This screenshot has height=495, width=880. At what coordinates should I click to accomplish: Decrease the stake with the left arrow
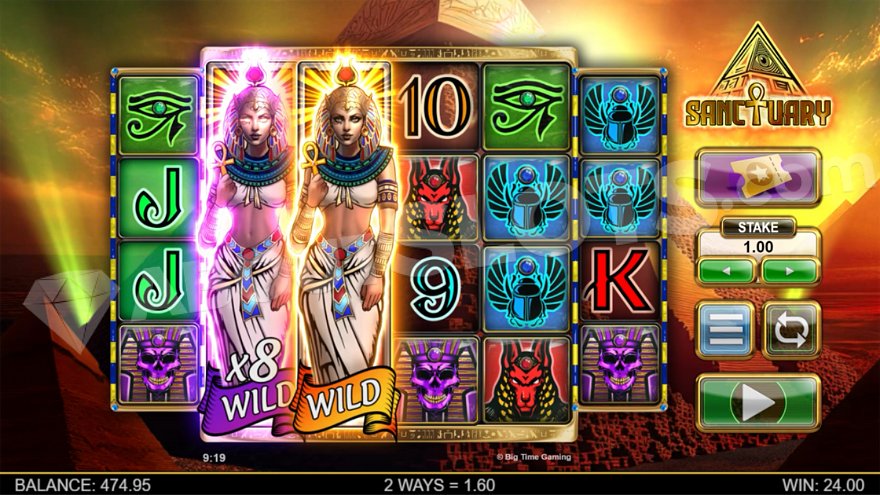coord(726,270)
